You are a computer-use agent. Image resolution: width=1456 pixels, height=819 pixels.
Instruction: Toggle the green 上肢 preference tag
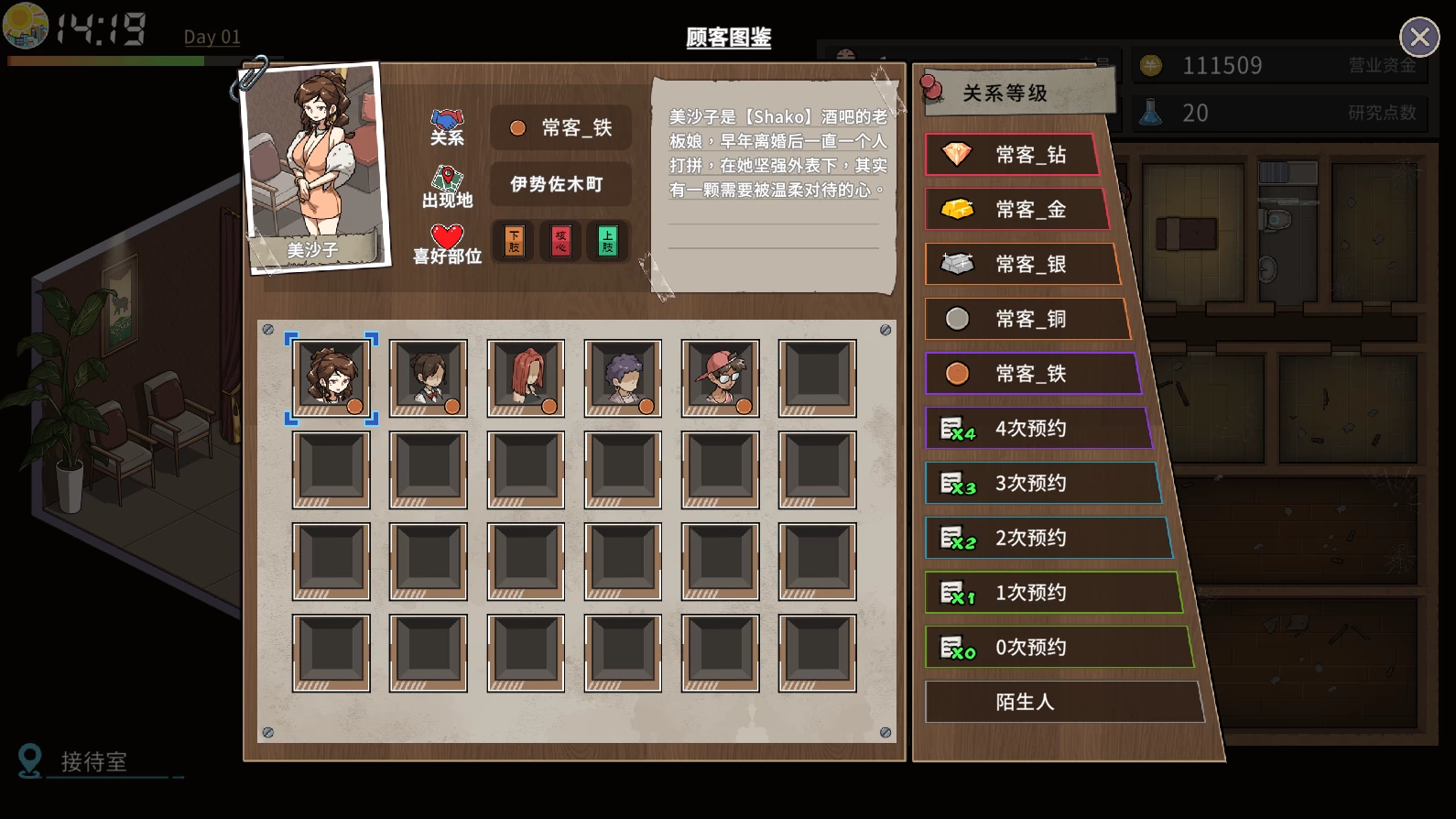[x=606, y=241]
